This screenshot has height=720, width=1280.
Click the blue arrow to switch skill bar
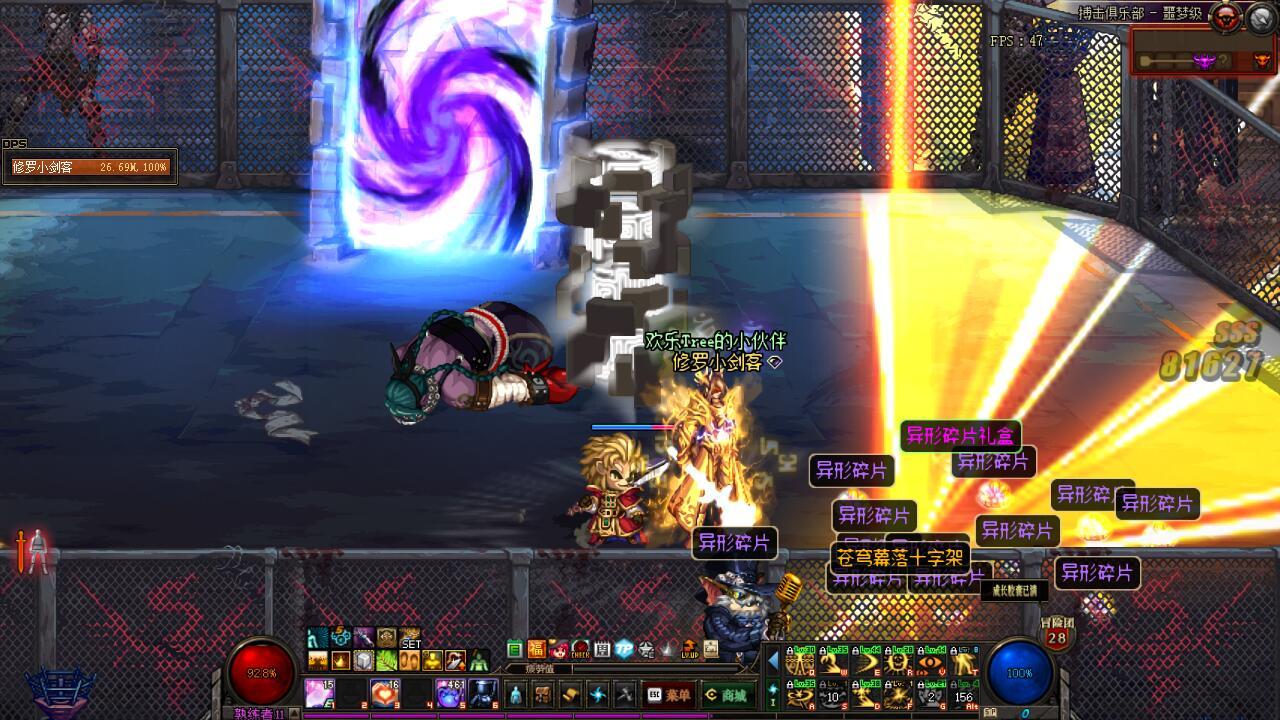click(773, 661)
